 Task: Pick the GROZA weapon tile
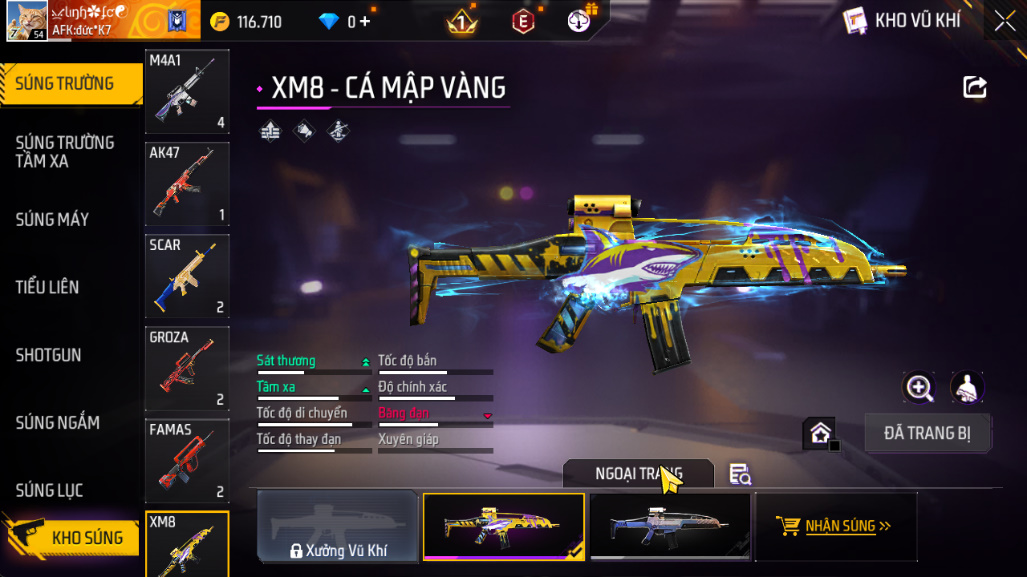pyautogui.click(x=187, y=368)
